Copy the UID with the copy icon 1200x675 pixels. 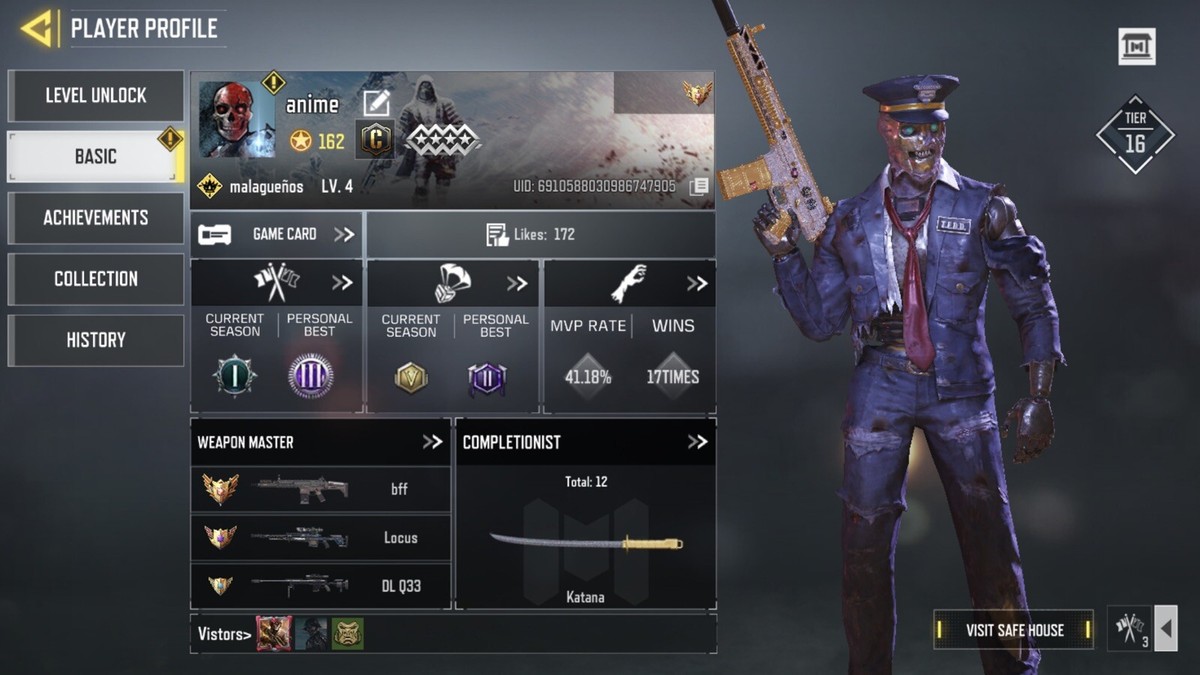click(700, 186)
